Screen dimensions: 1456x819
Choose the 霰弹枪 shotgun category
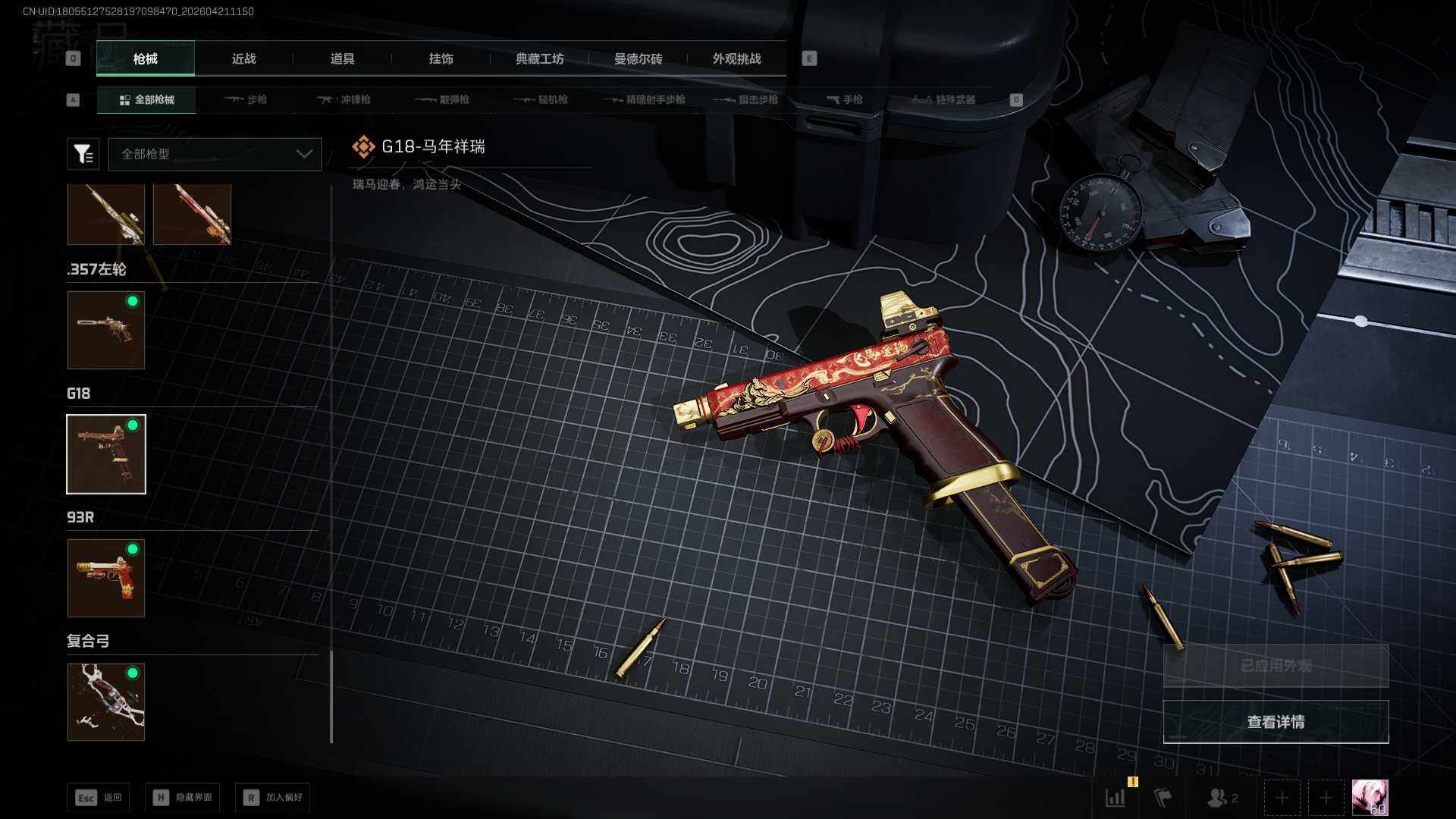tap(443, 99)
